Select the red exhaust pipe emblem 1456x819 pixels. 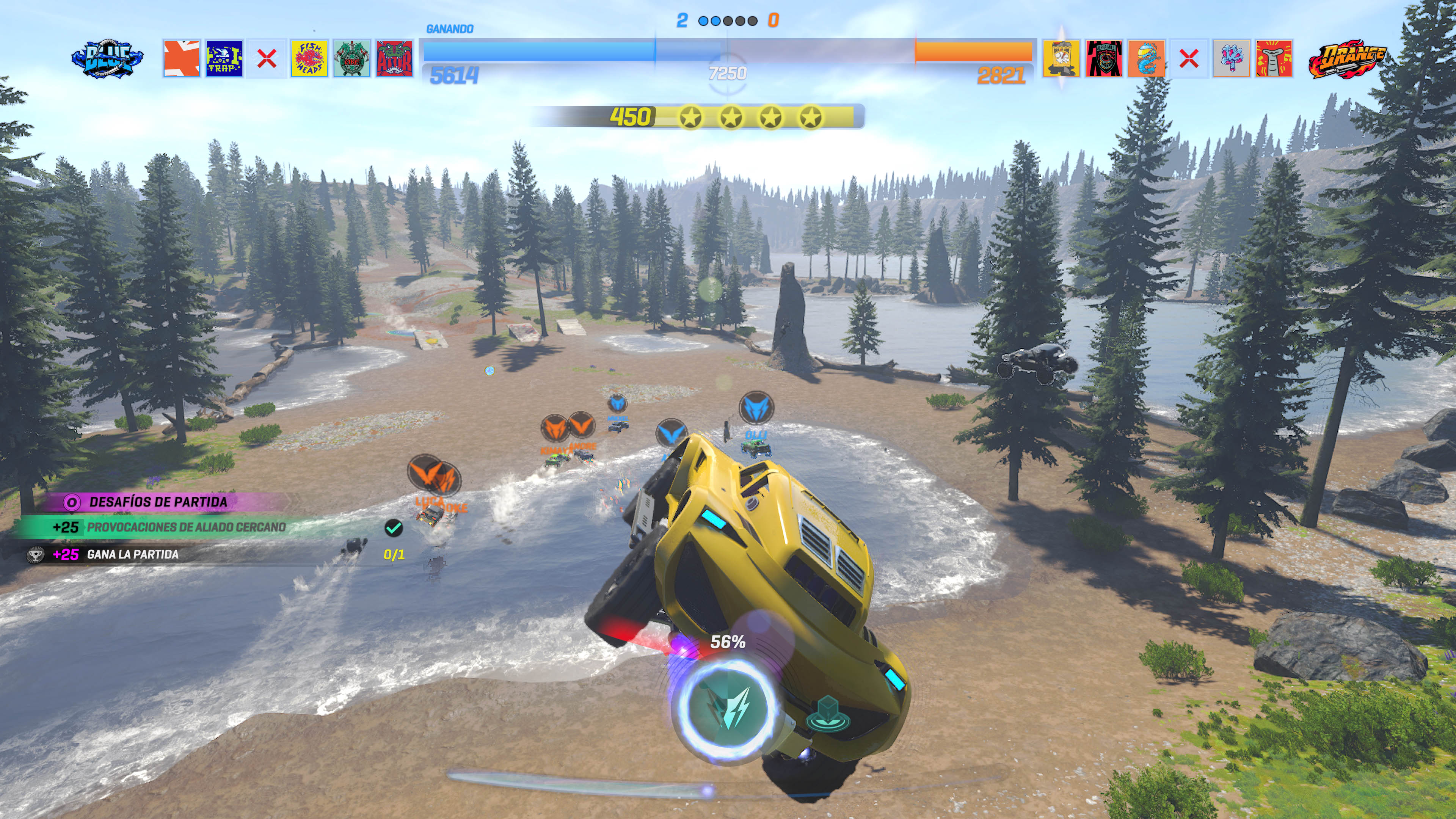1274,58
